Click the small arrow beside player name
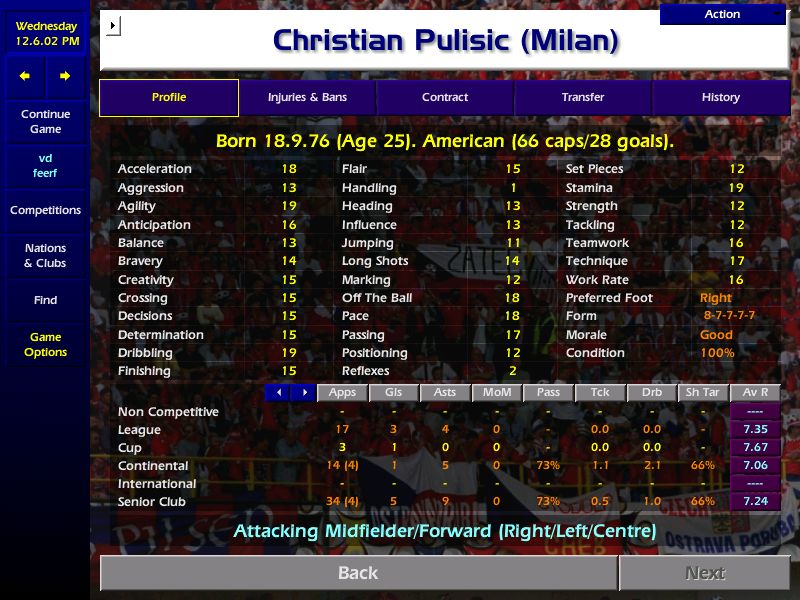This screenshot has width=800, height=600. click(113, 25)
